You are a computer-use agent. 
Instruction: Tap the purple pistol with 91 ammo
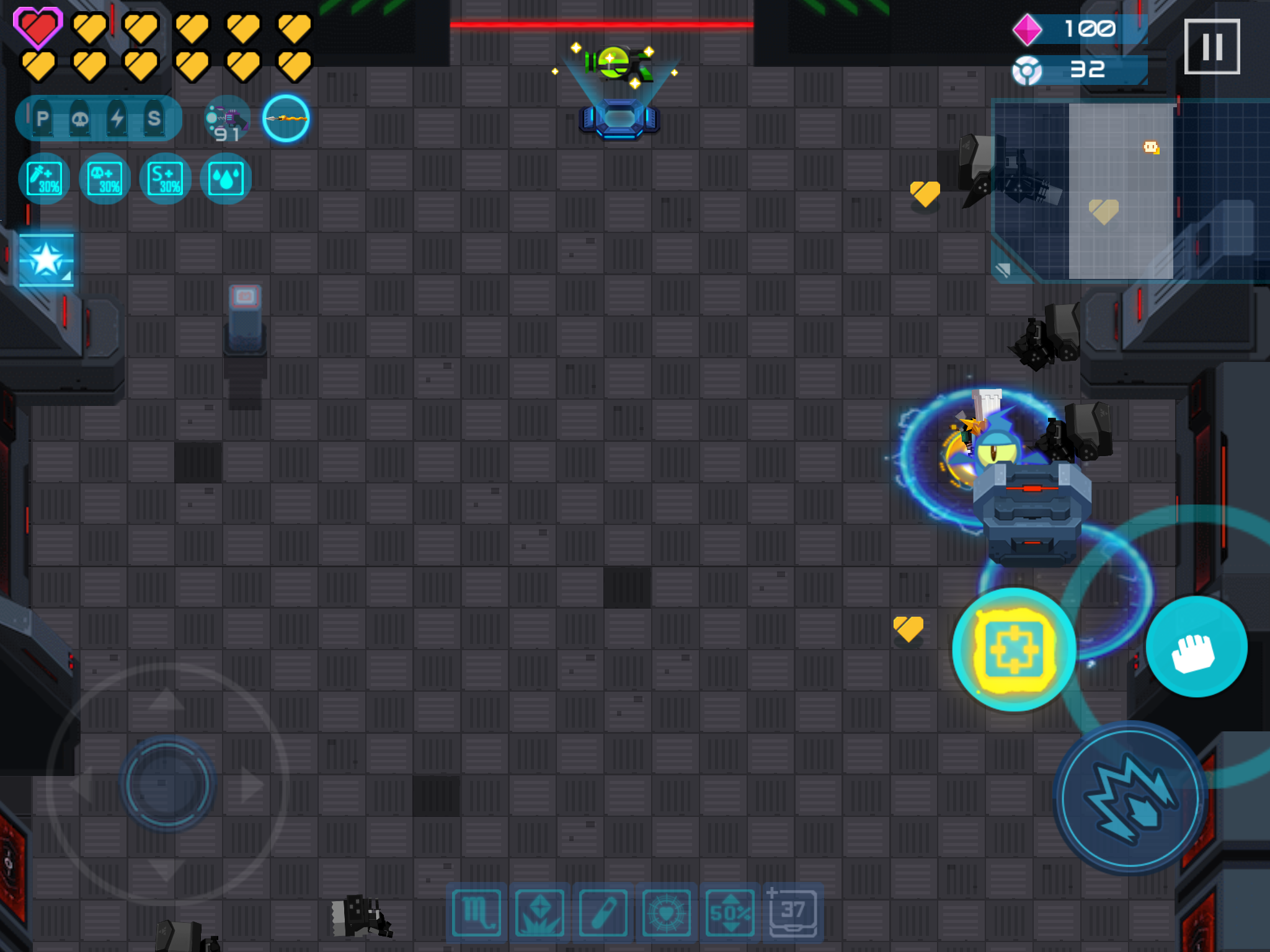227,118
